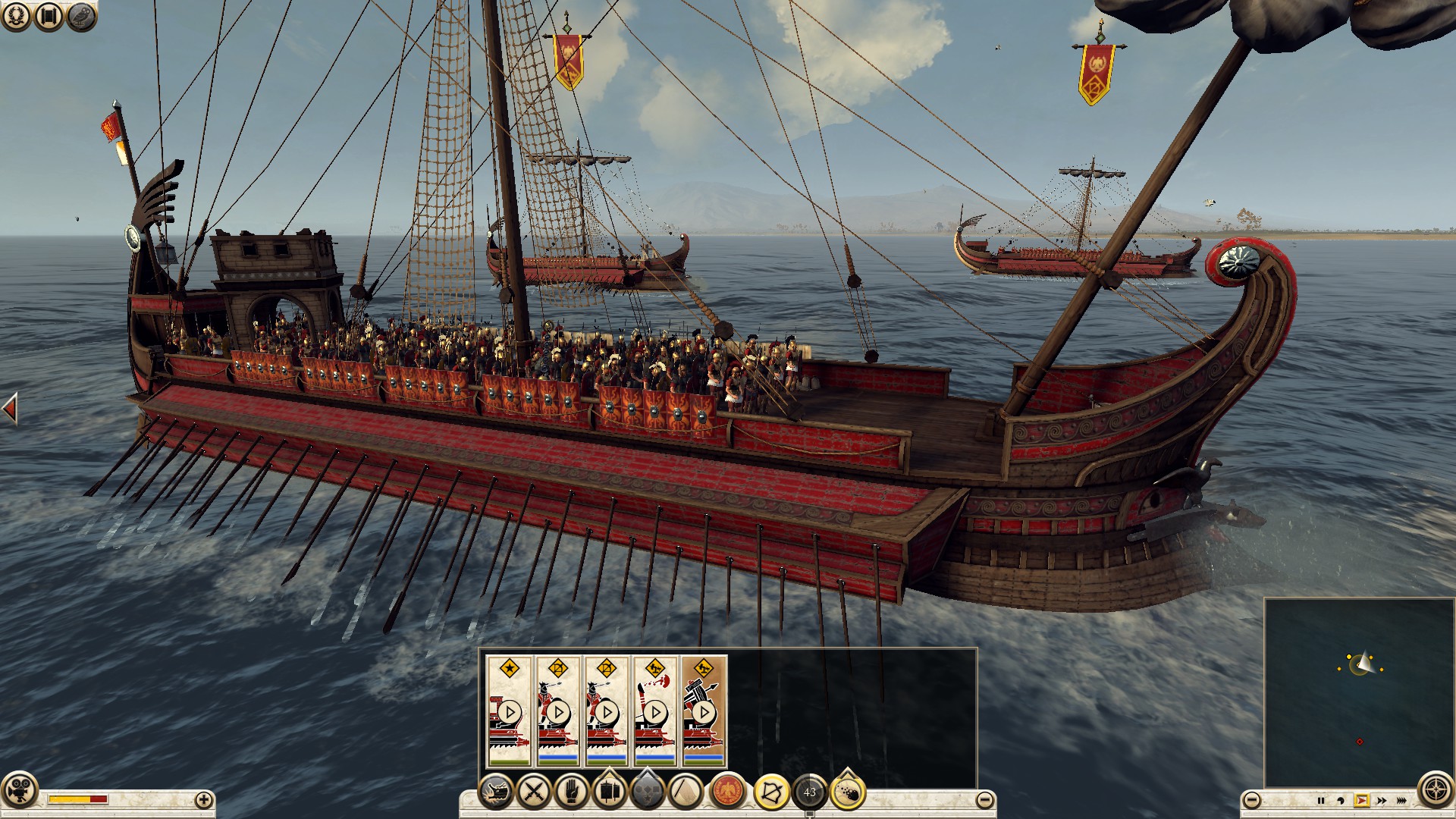The image size is (1456, 819).
Task: Set battle speed to fast forward
Action: click(x=1382, y=800)
